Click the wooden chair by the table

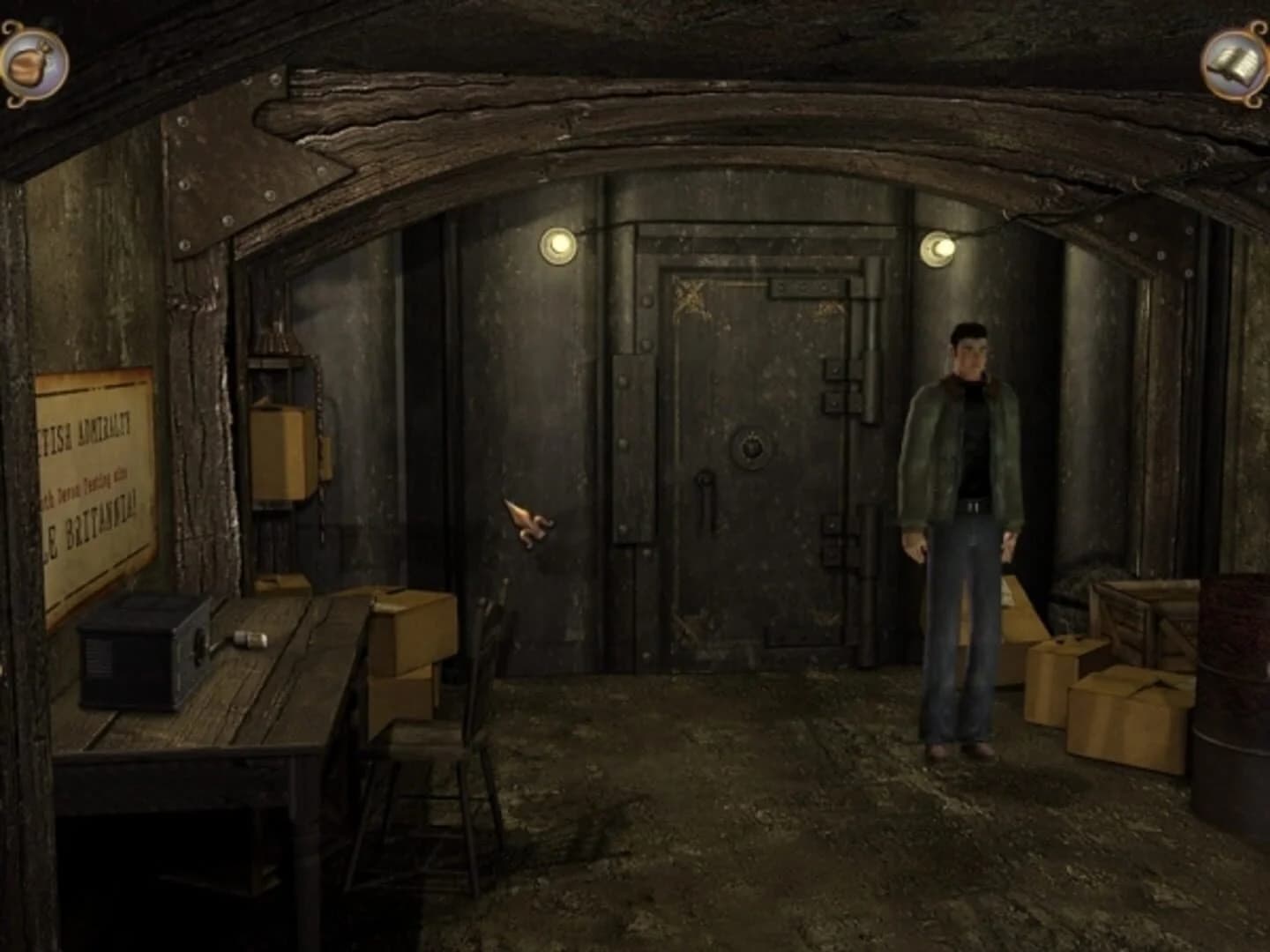coord(441,749)
